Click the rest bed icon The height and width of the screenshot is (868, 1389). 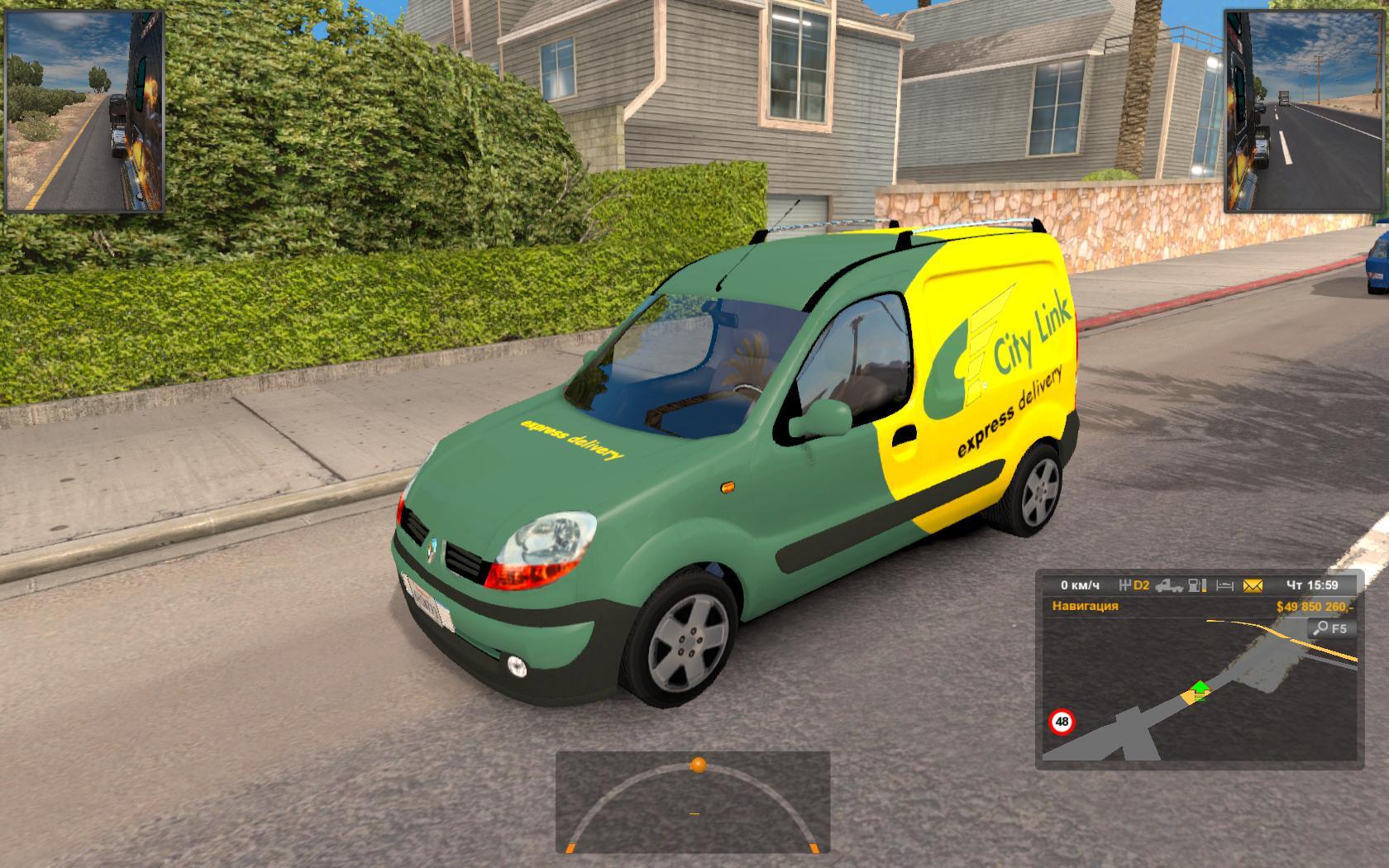pyautogui.click(x=1224, y=585)
